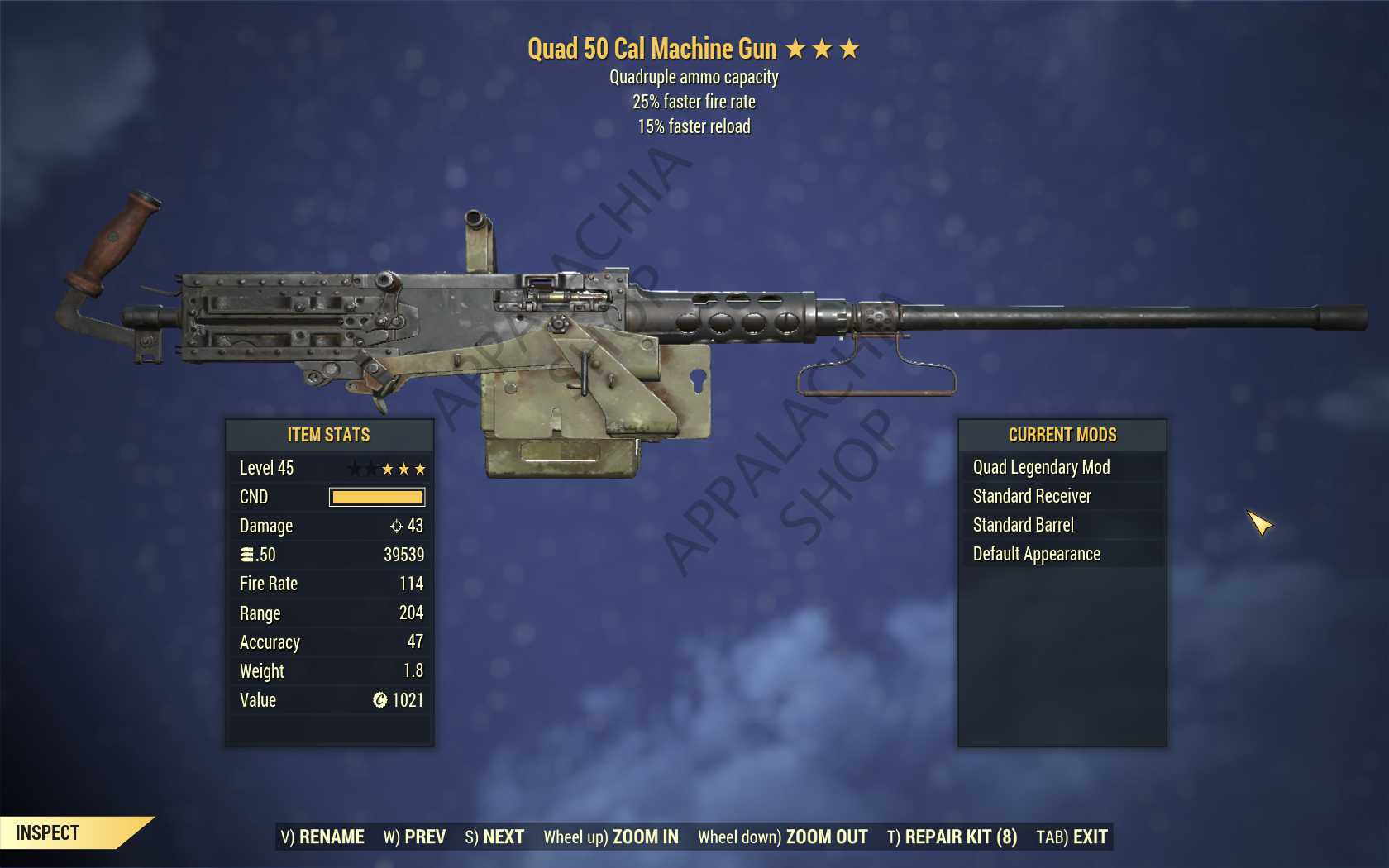Image resolution: width=1389 pixels, height=868 pixels.
Task: Rename the Quad 50 Cal Machine Gun
Action: pyautogui.click(x=322, y=837)
